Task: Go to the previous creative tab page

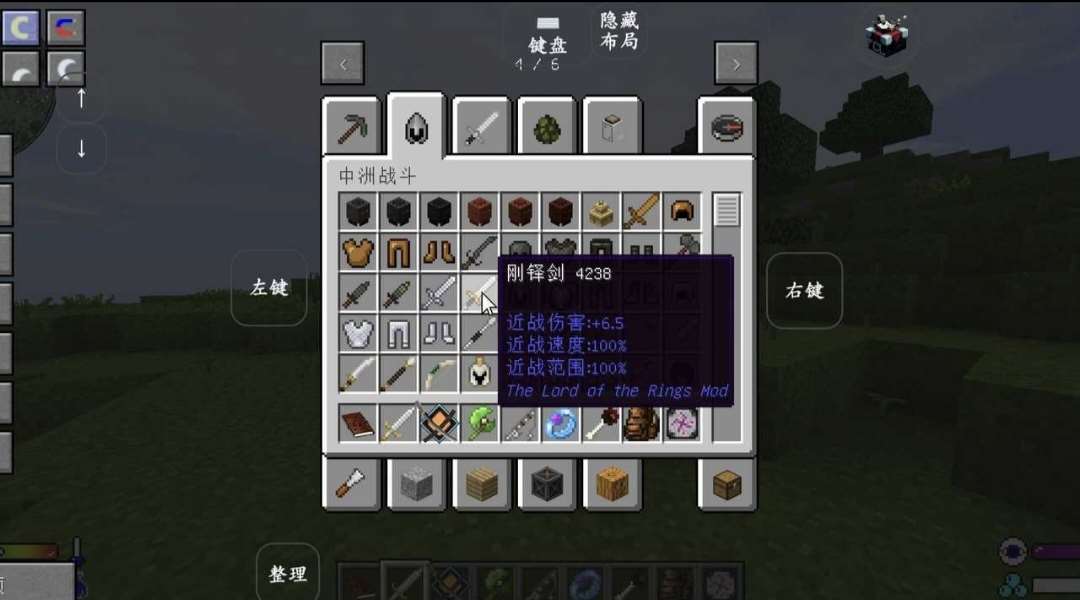Action: pos(342,64)
